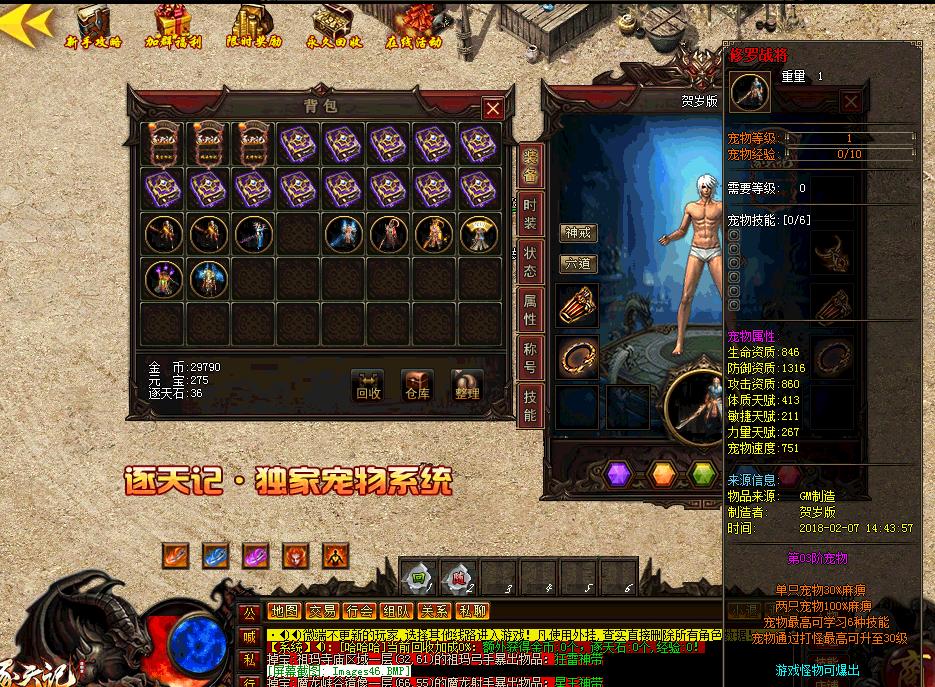
Task: Show the 状态 status tab
Action: coord(530,261)
